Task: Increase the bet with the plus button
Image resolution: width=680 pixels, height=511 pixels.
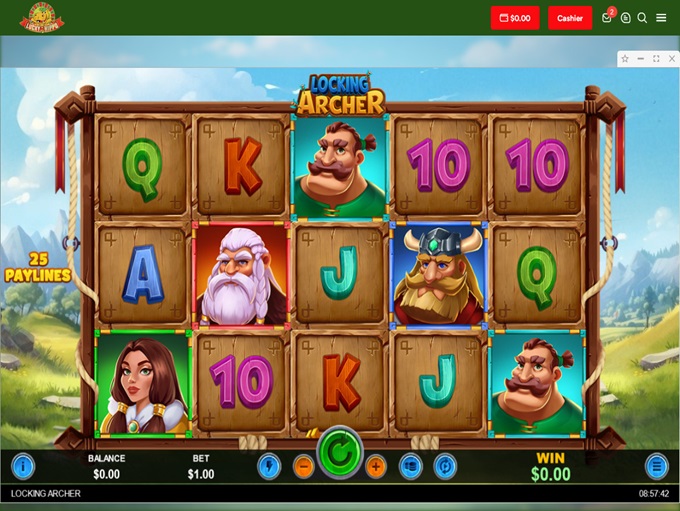Action: [376, 466]
